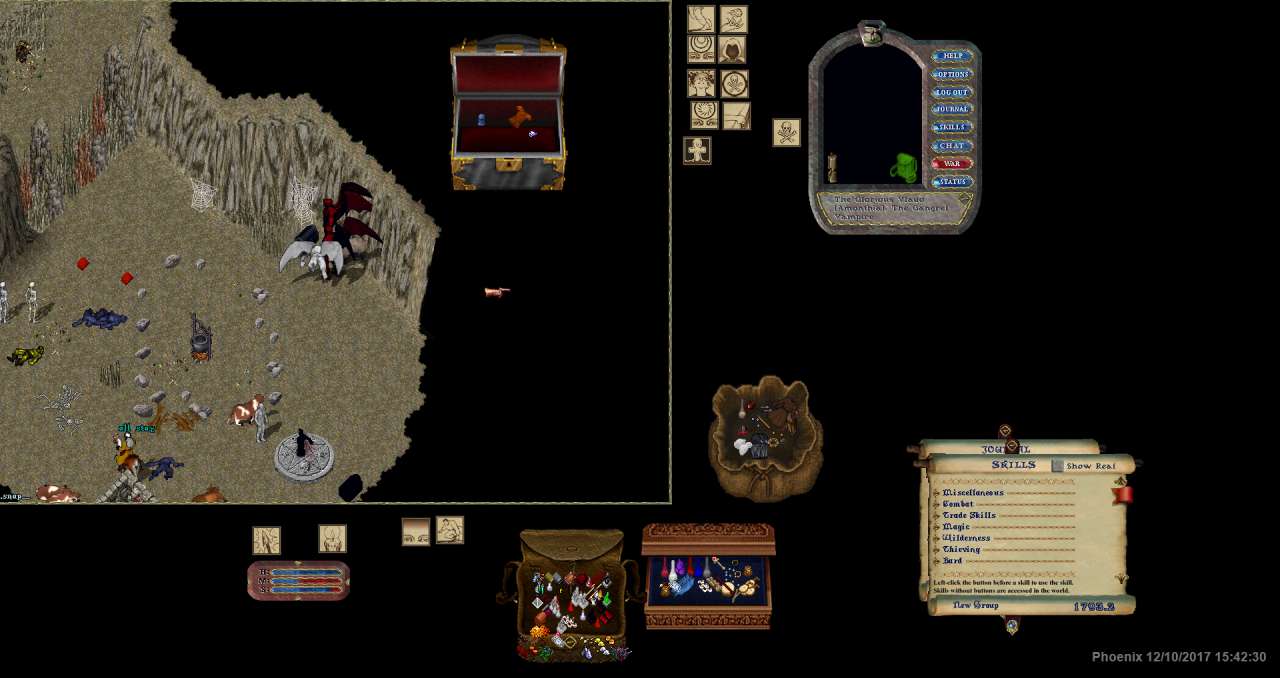Image resolution: width=1280 pixels, height=678 pixels.
Task: Toggle the Show Real skills checkbox
Action: 1058,466
